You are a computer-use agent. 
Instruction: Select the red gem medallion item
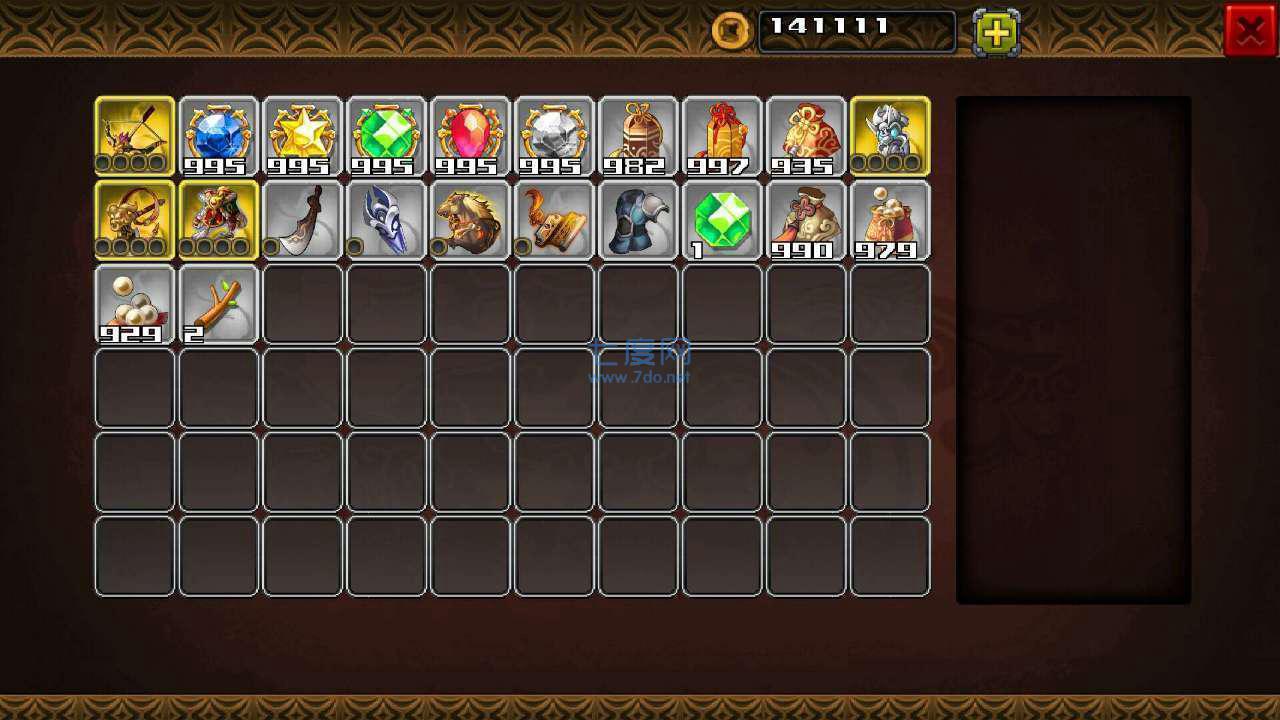coord(470,133)
